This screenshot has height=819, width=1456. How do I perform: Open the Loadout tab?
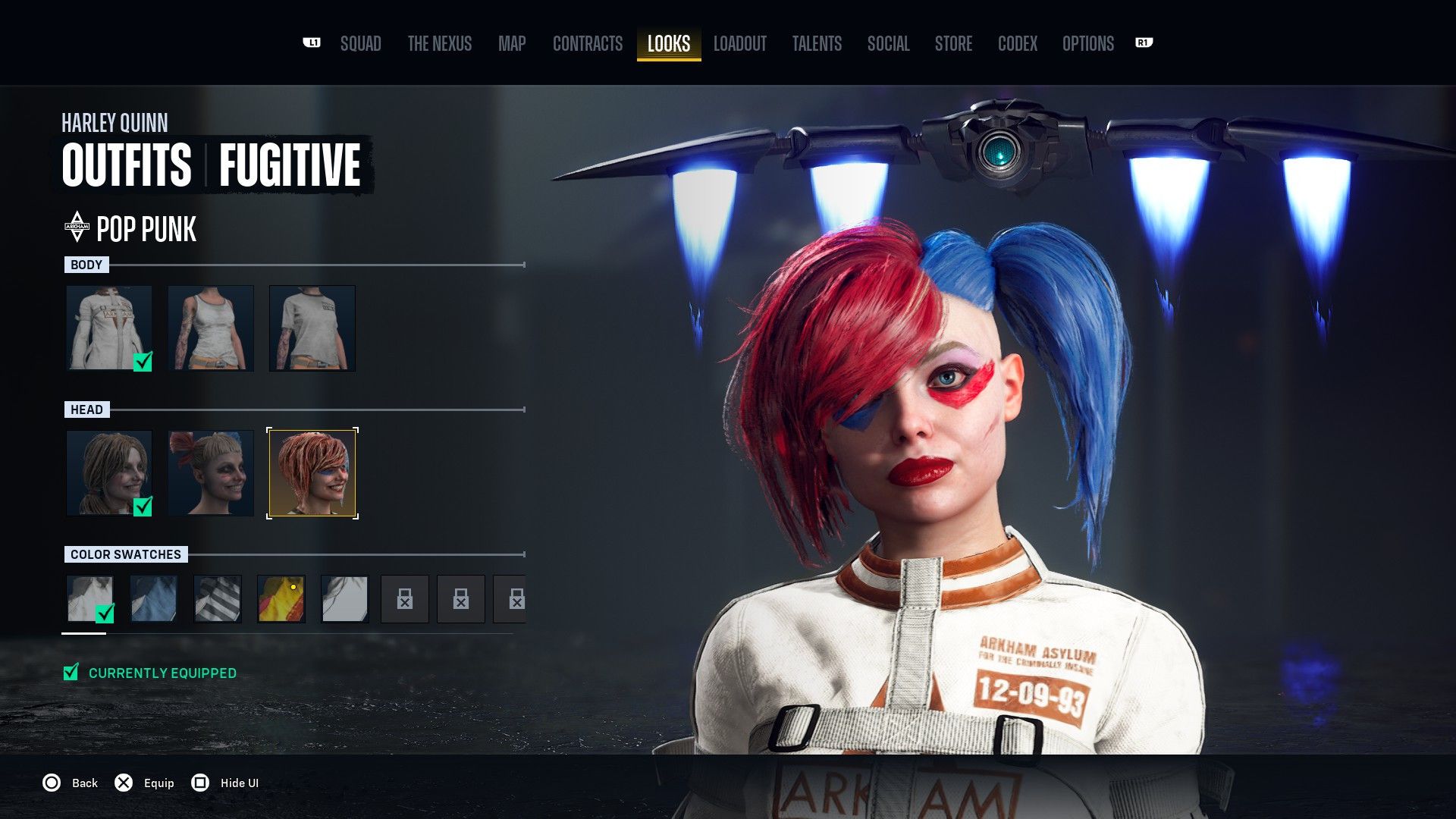(x=739, y=44)
